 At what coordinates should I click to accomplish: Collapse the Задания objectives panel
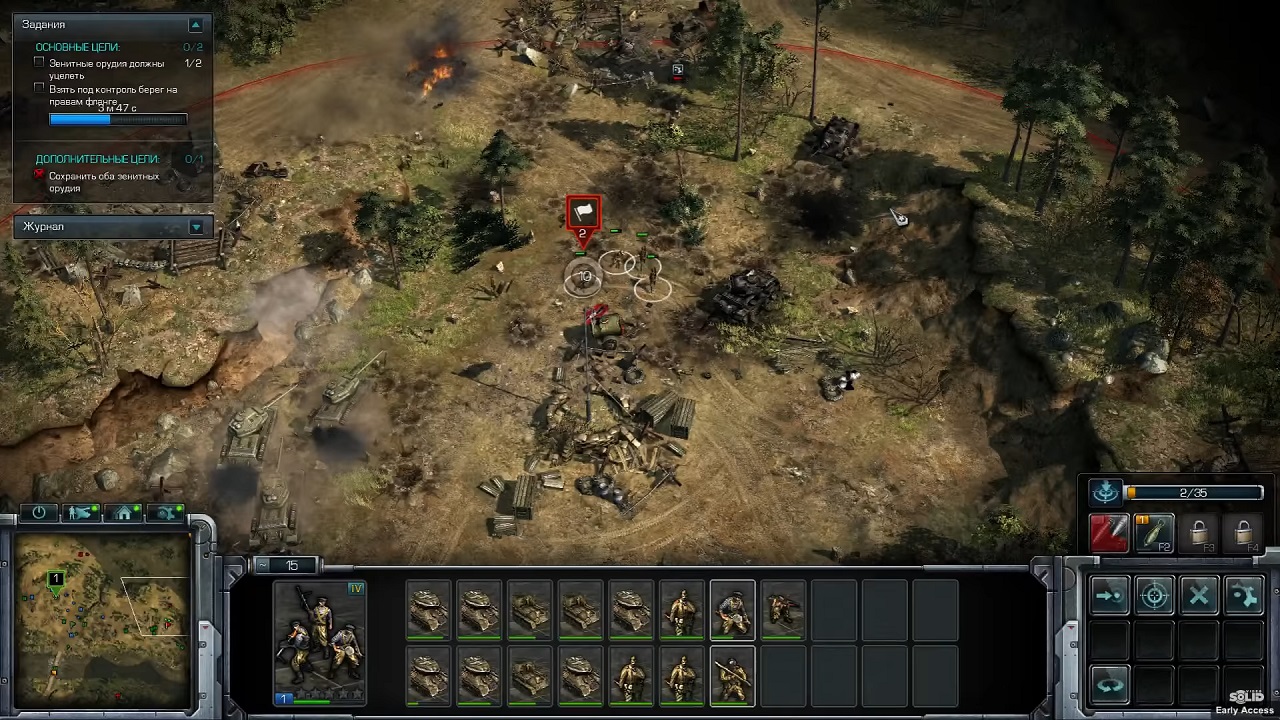click(196, 24)
